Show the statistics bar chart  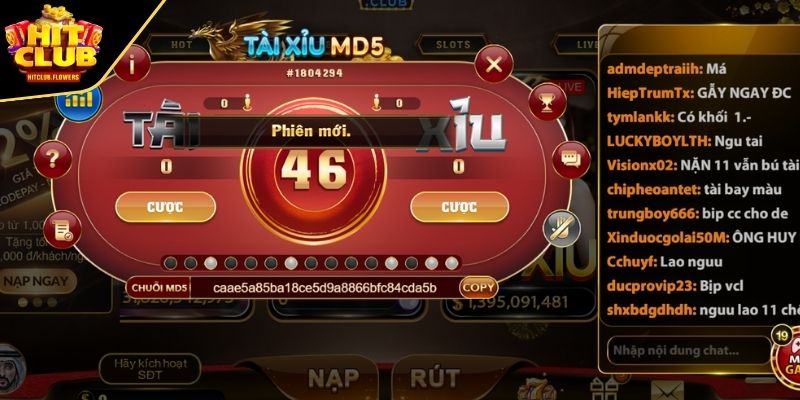click(78, 99)
